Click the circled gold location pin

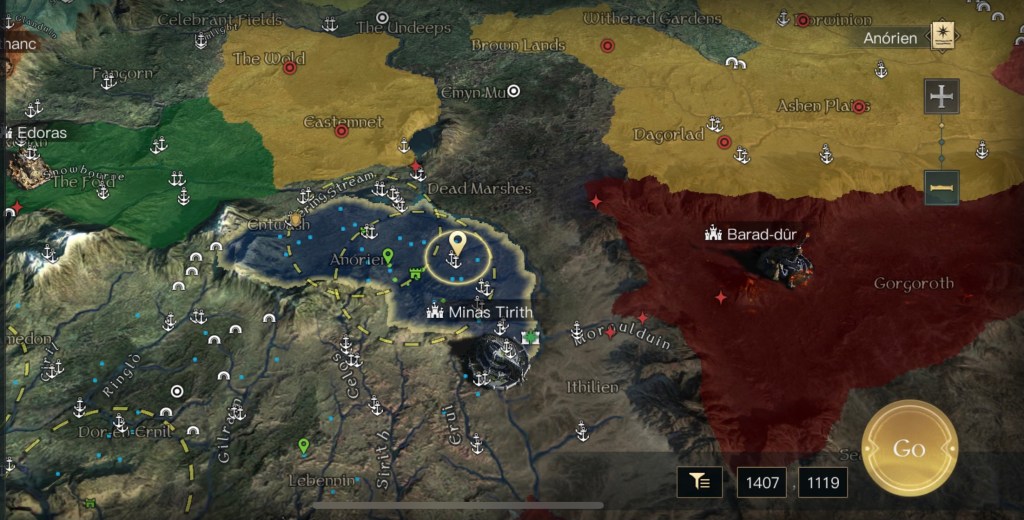point(457,244)
